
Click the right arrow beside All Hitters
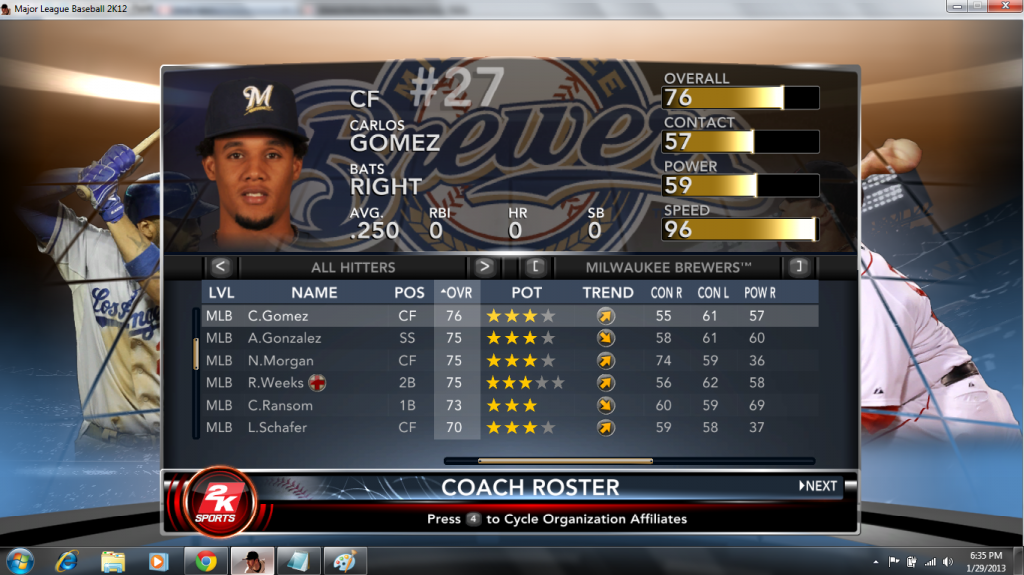point(485,267)
